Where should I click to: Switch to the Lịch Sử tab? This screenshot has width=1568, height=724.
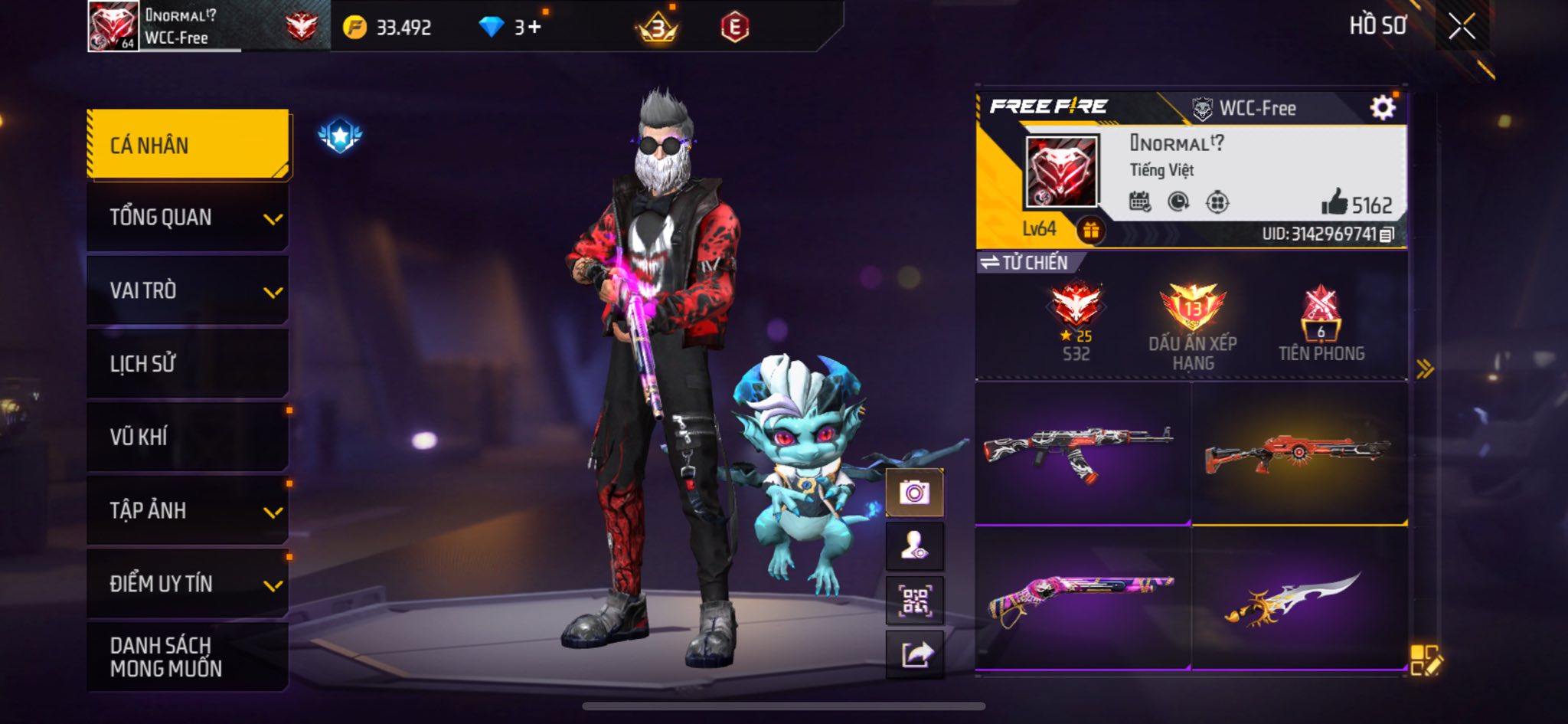(x=188, y=364)
